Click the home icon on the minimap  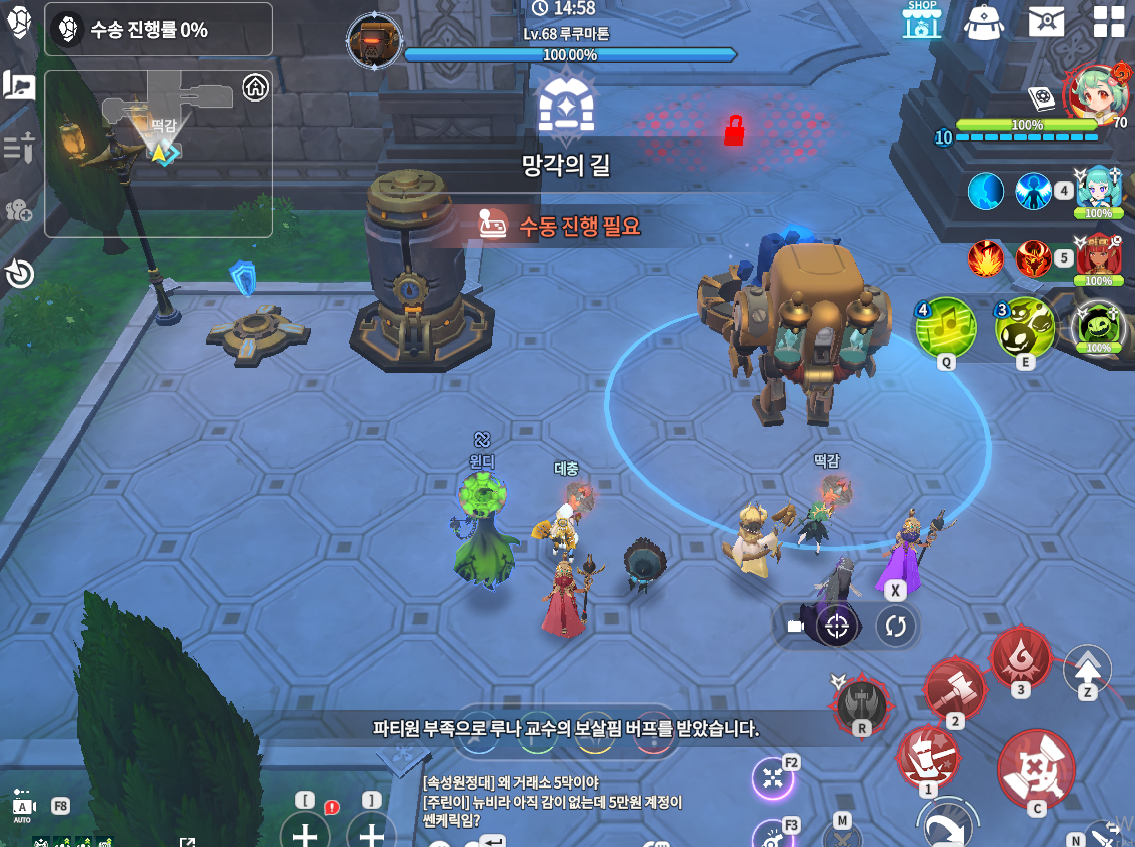point(256,87)
